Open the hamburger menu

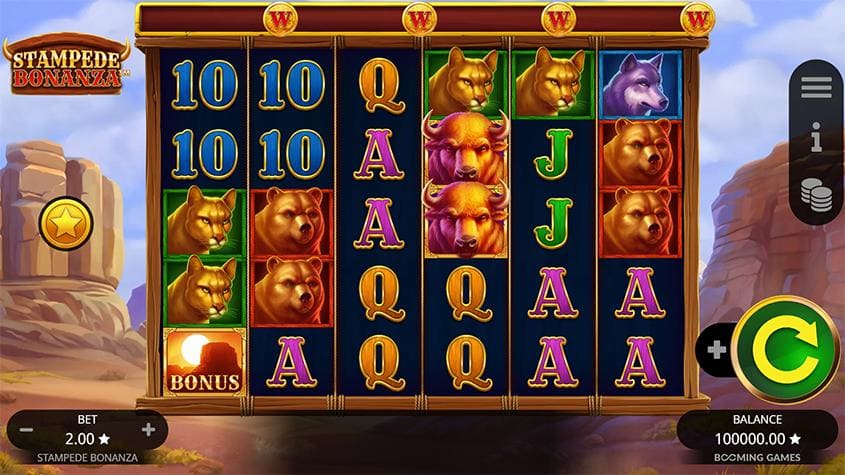click(816, 88)
